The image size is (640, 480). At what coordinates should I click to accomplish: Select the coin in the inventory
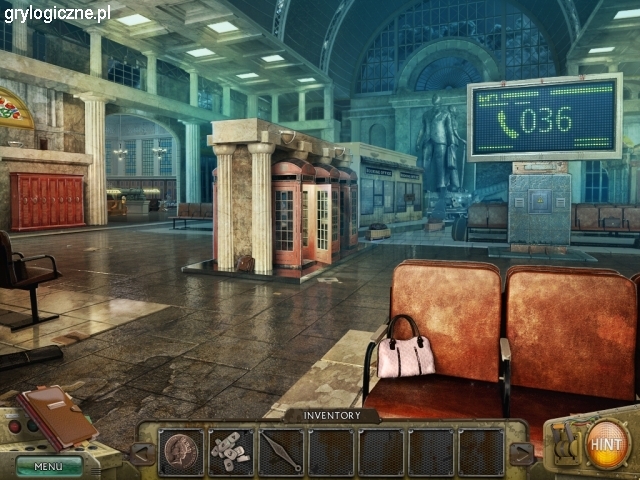182,451
